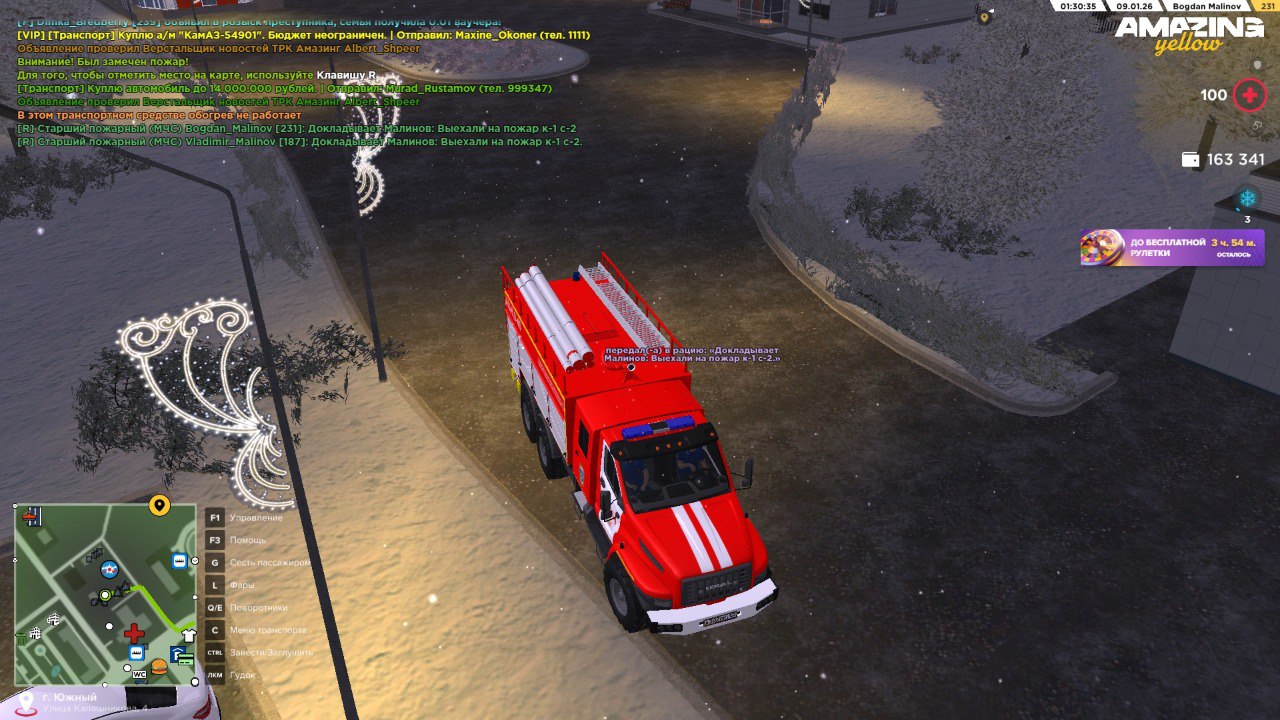This screenshot has height=720, width=1280.
Task: Select the red cross hospital marker on minimap
Action: pyautogui.click(x=134, y=633)
